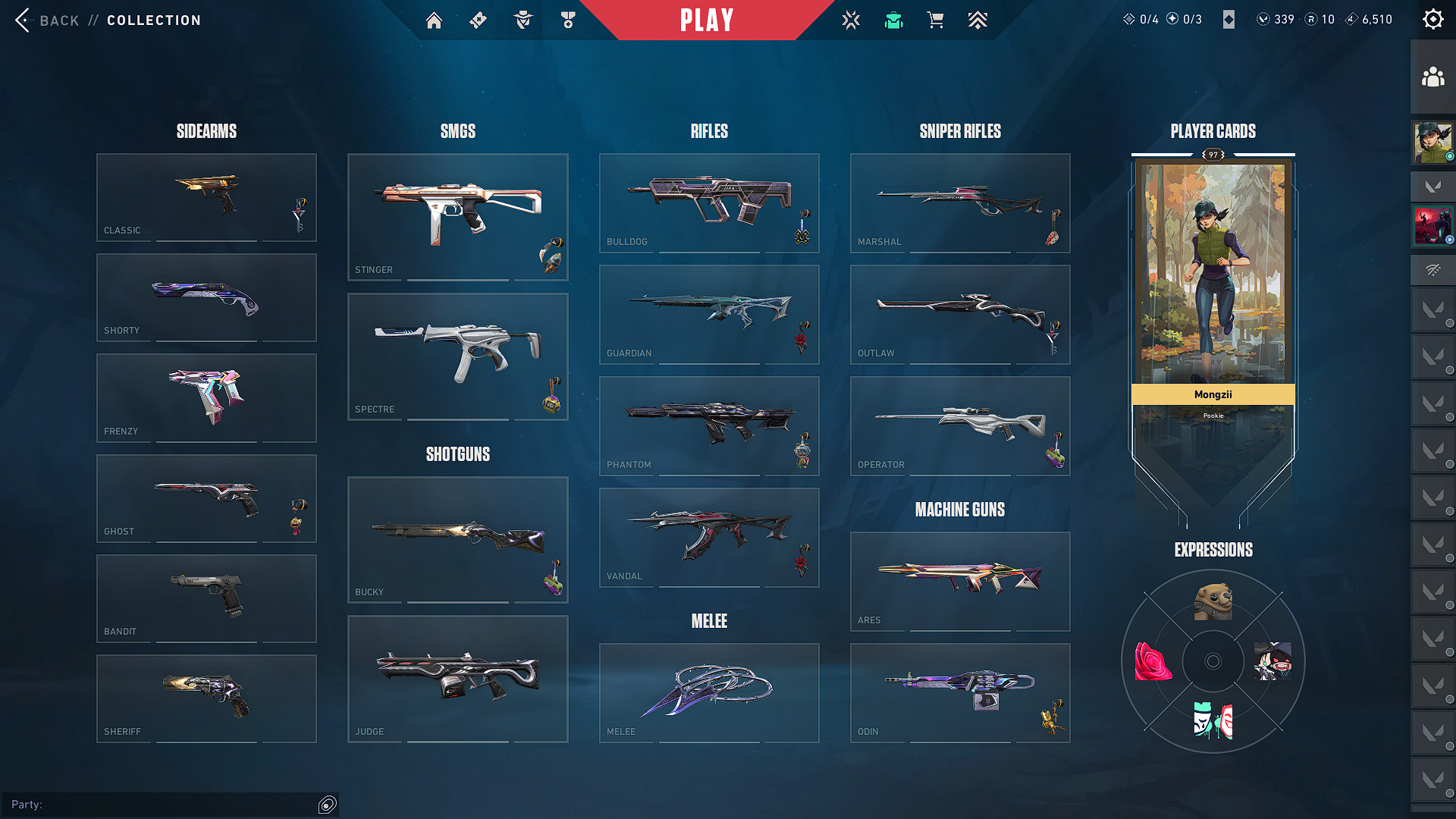Image resolution: width=1456 pixels, height=819 pixels.
Task: Select the Shorty sidearm slot
Action: pyautogui.click(x=206, y=297)
